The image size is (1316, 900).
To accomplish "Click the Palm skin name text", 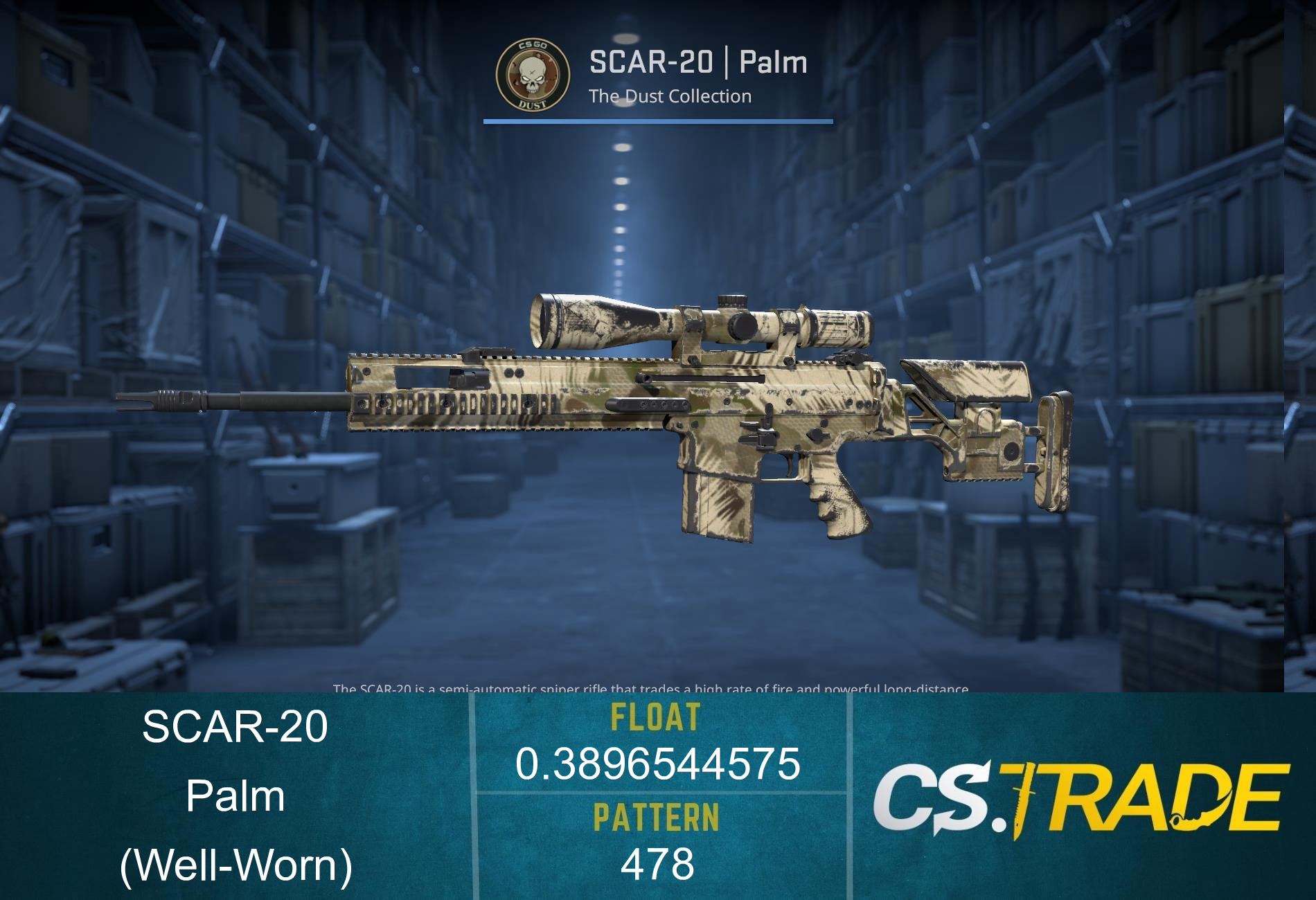I will click(x=772, y=62).
